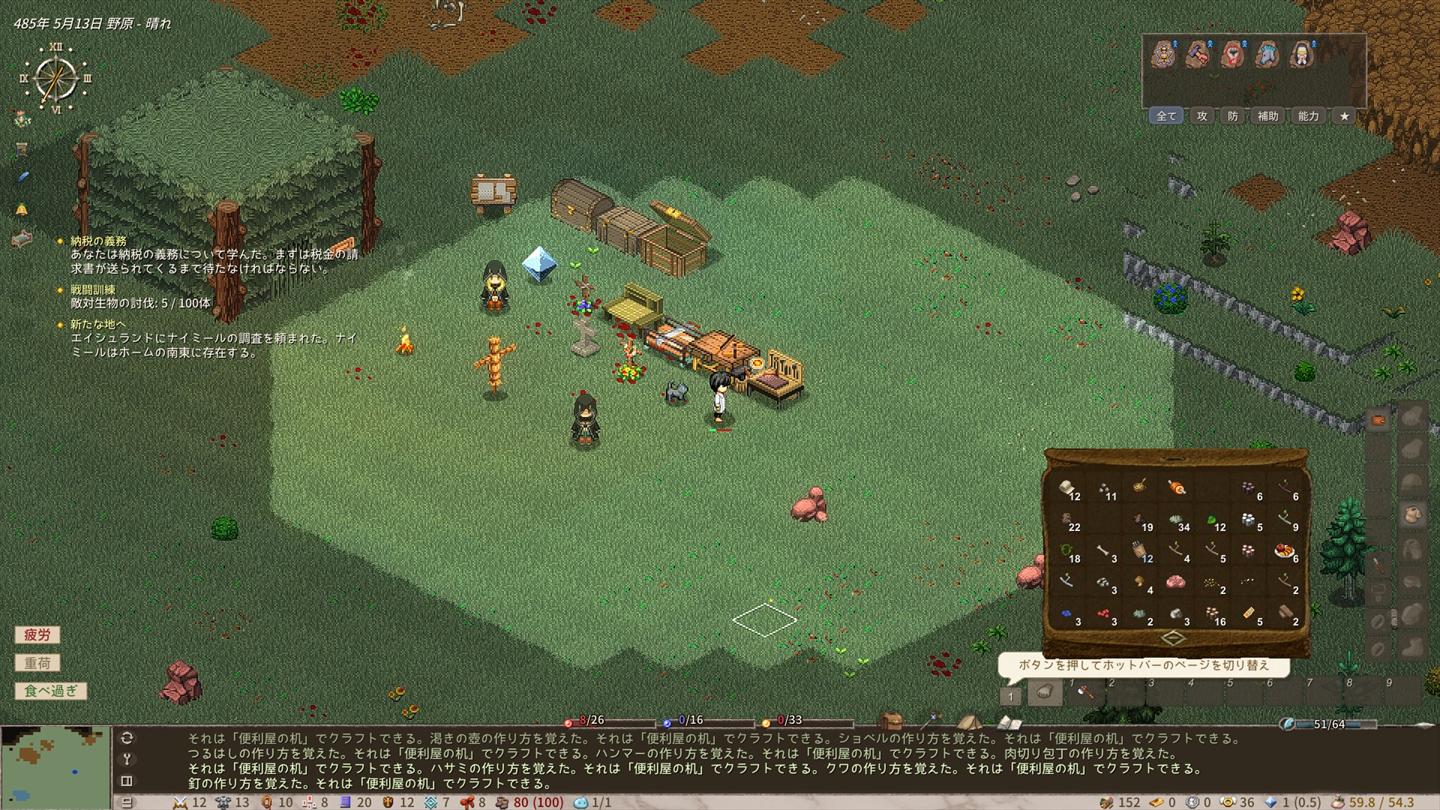Viewport: 1440px width, 810px height.
Task: Select the fruit plate stack of 6
Action: click(x=1285, y=551)
